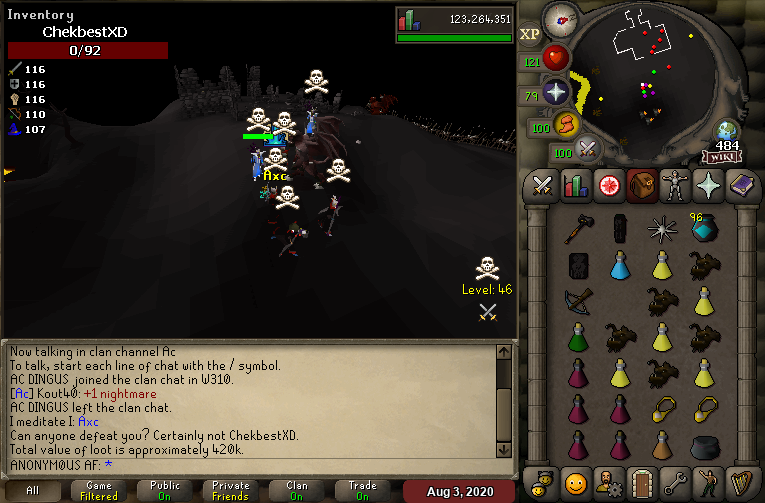Image resolution: width=765 pixels, height=503 pixels.
Task: Select the green potion in the inventory
Action: [x=578, y=335]
